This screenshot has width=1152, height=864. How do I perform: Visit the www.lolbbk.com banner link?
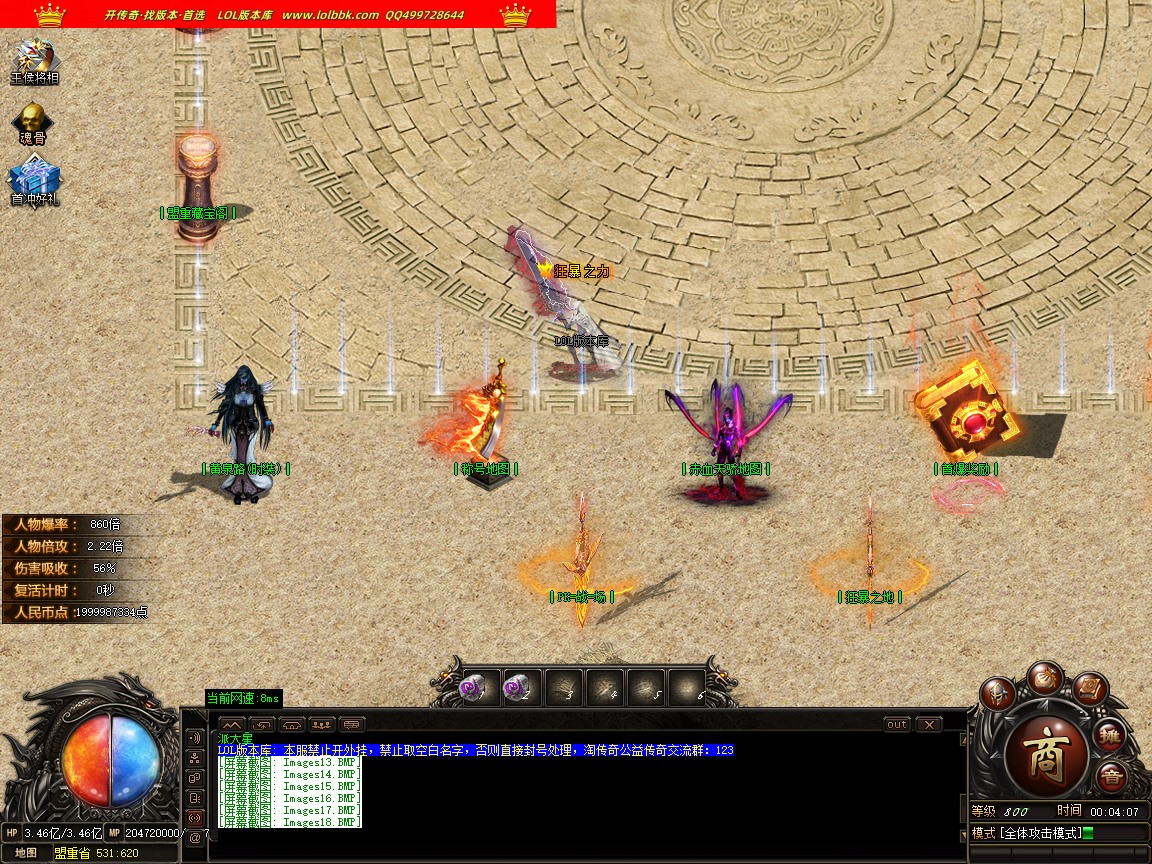[330, 15]
